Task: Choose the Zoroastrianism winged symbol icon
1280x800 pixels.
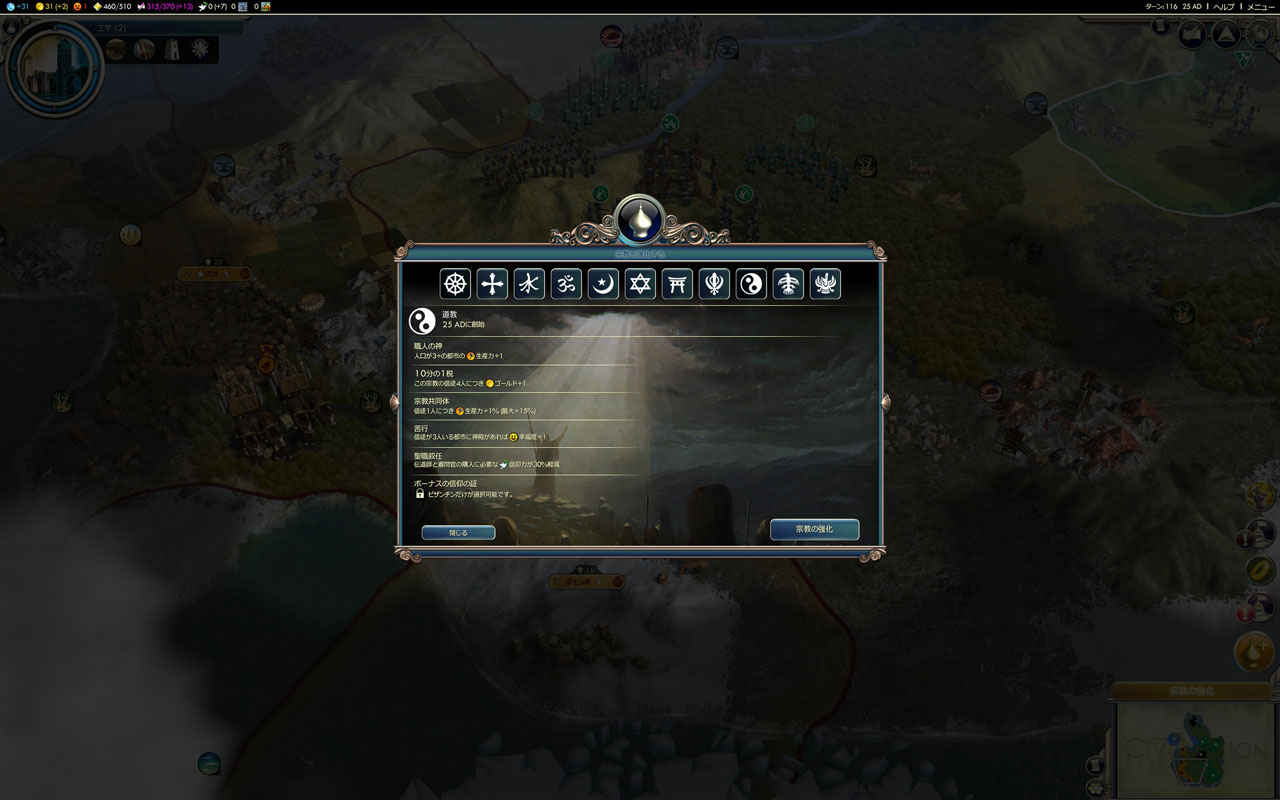Action: 825,284
